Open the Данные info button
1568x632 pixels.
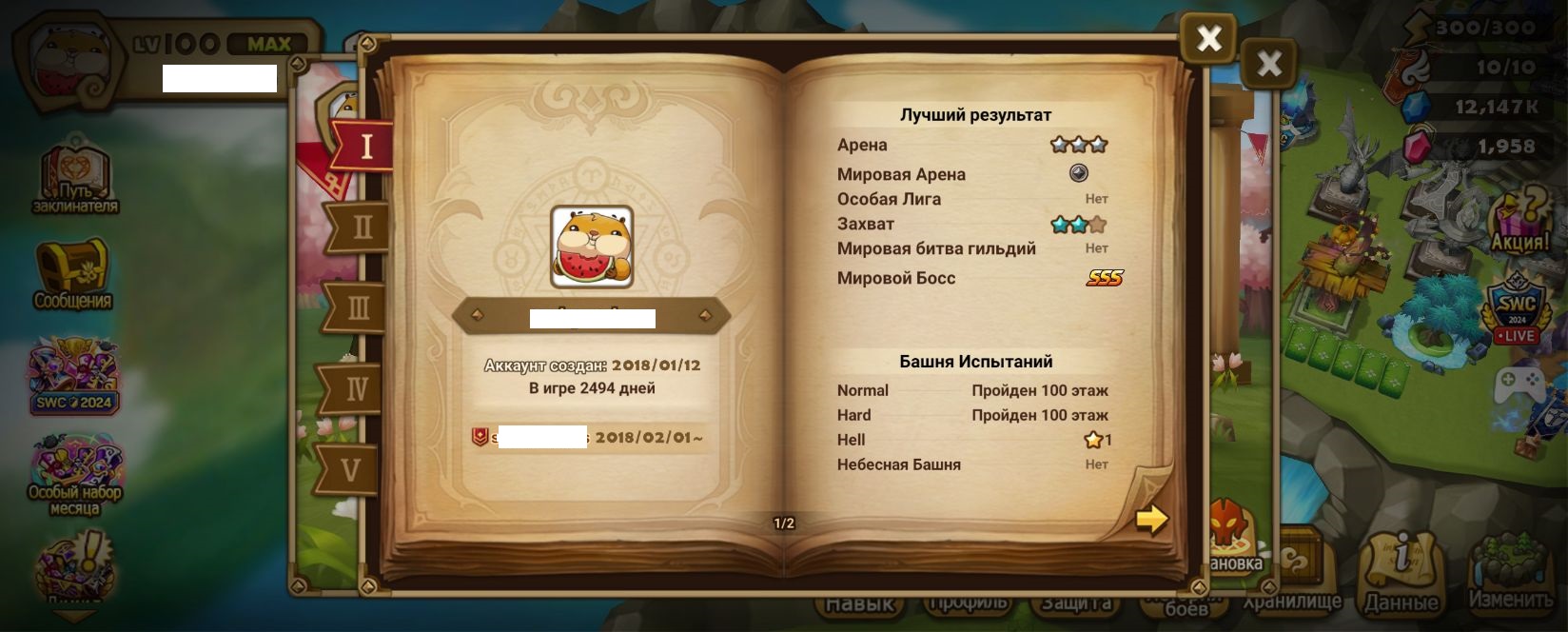click(x=1401, y=571)
